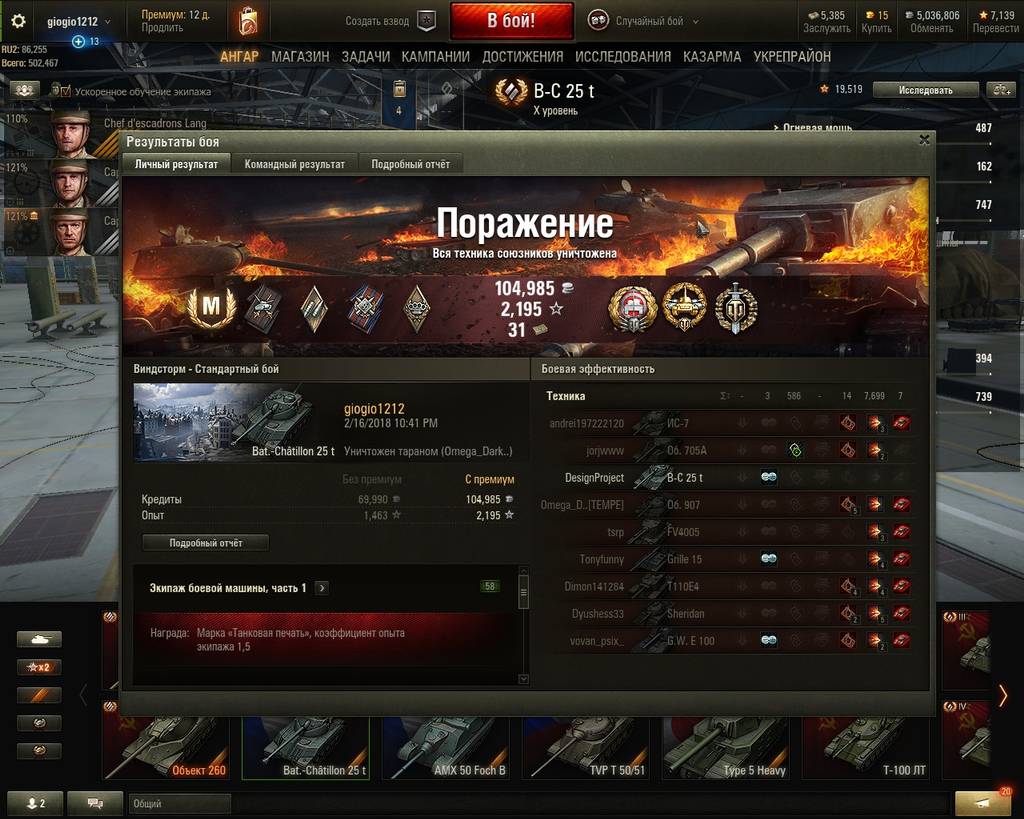The height and width of the screenshot is (819, 1024).
Task: Expand Экипаж боевой машины, часть 1 mission
Action: click(x=321, y=588)
